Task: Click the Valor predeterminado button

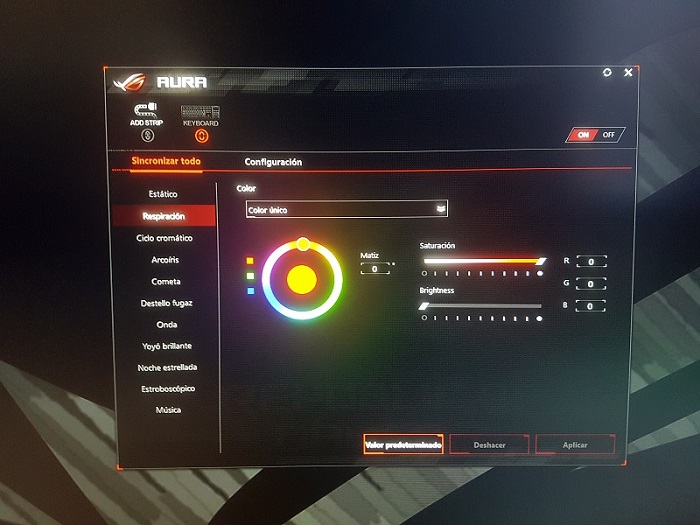Action: coord(403,445)
